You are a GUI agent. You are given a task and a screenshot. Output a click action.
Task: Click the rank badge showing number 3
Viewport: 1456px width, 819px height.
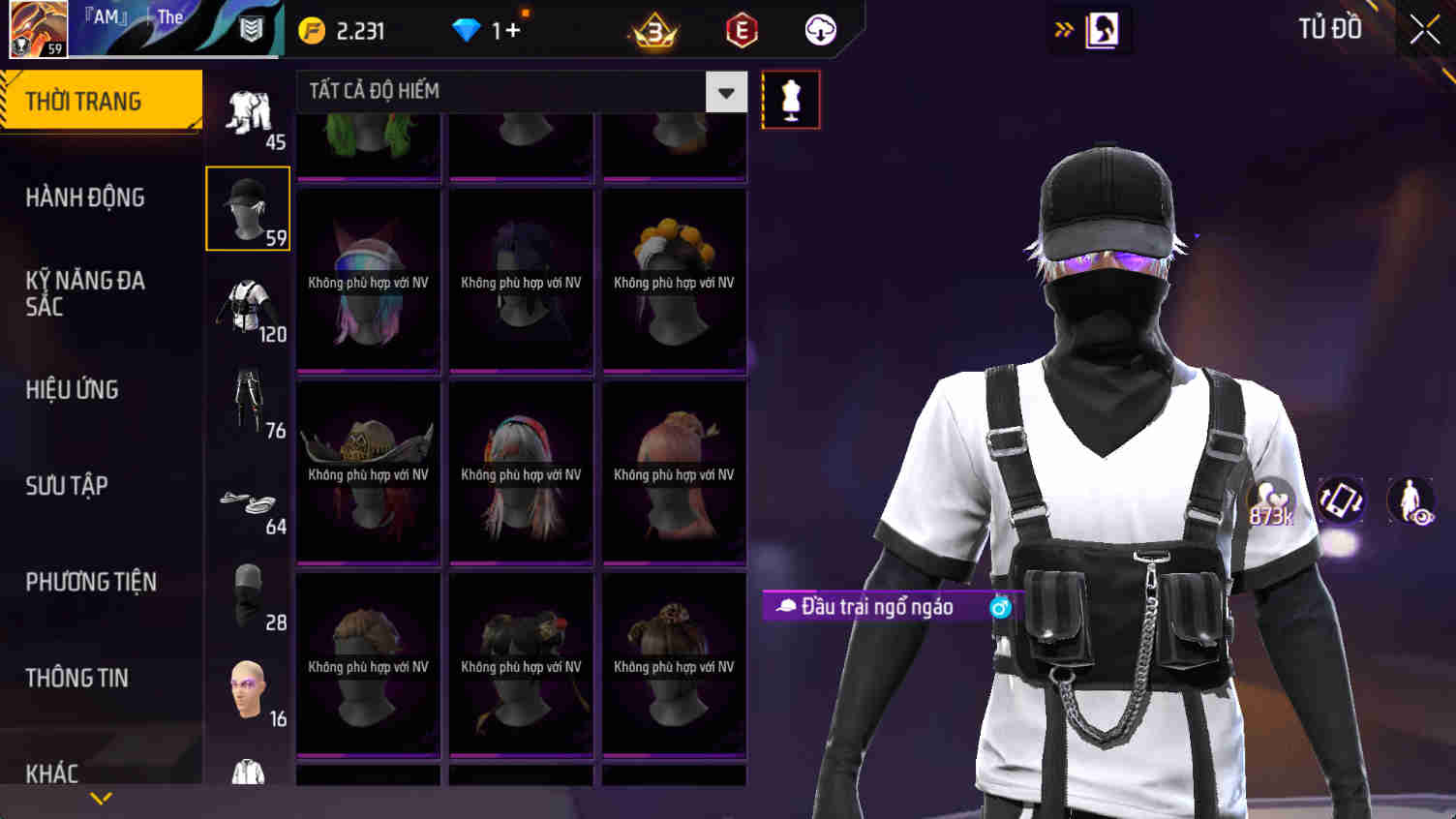(x=654, y=30)
